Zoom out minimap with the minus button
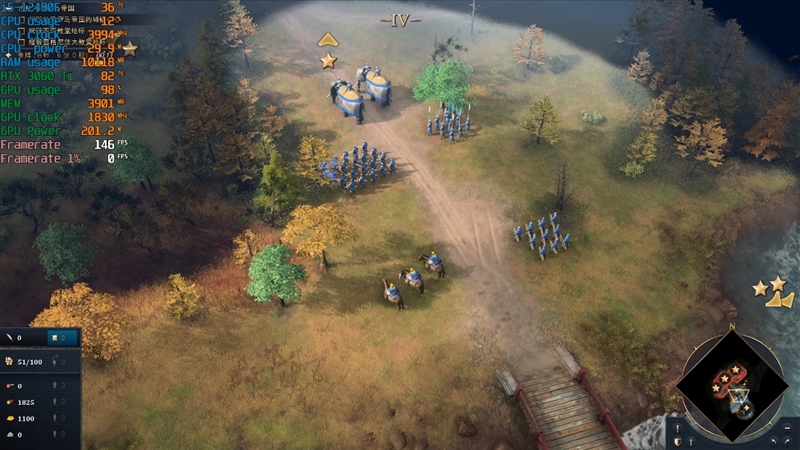The image size is (800, 450). (787, 428)
